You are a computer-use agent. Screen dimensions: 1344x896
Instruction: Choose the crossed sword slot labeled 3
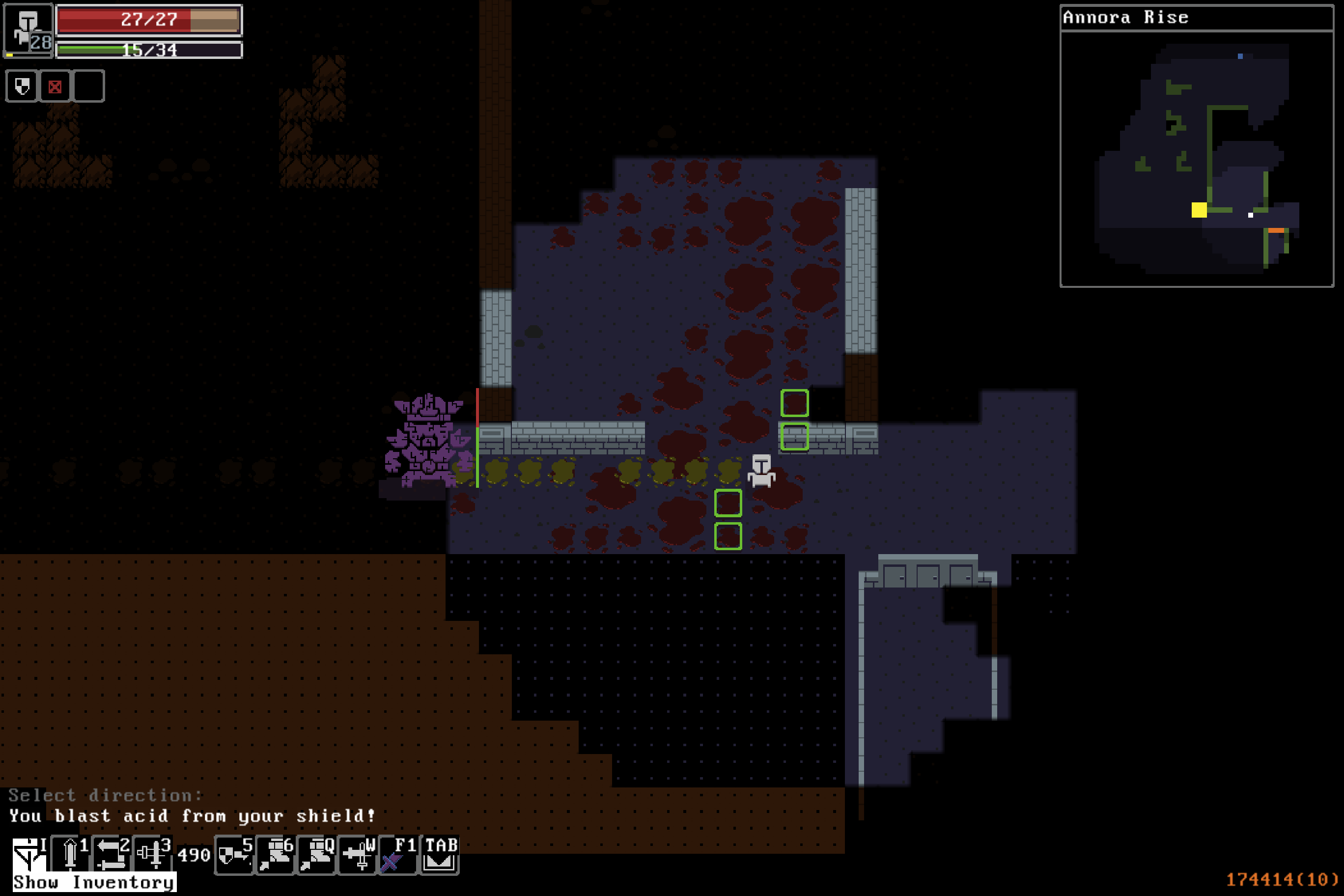(x=153, y=854)
